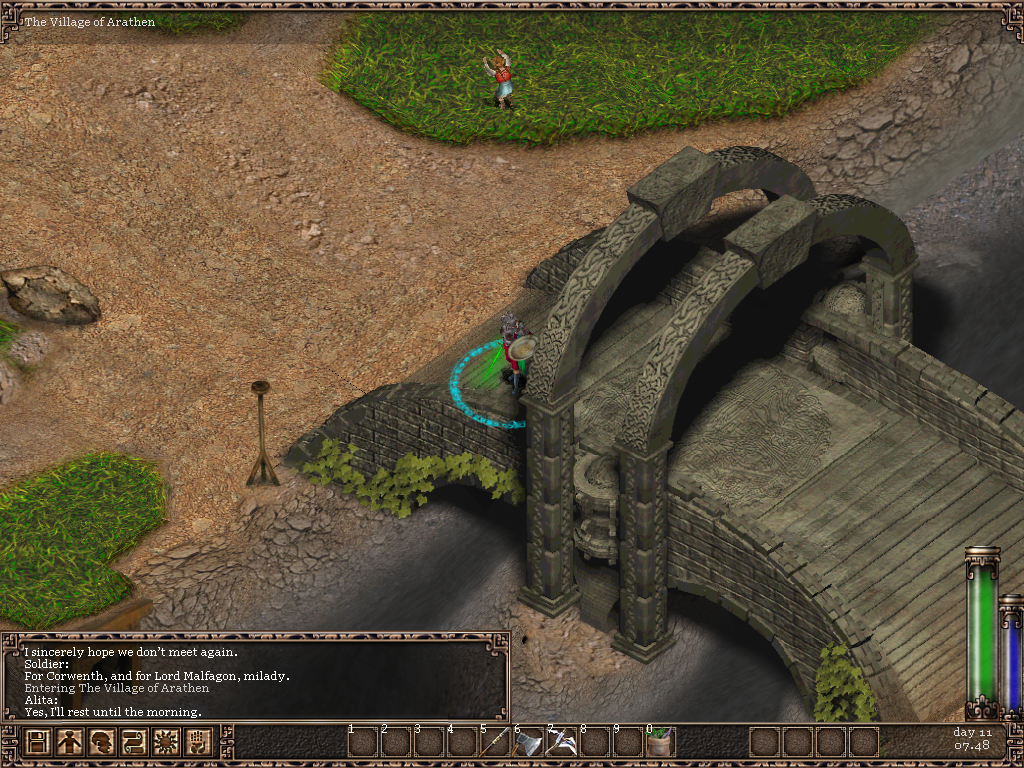Select the weapon in hotbar slot 7
This screenshot has width=1024, height=768.
(x=562, y=742)
